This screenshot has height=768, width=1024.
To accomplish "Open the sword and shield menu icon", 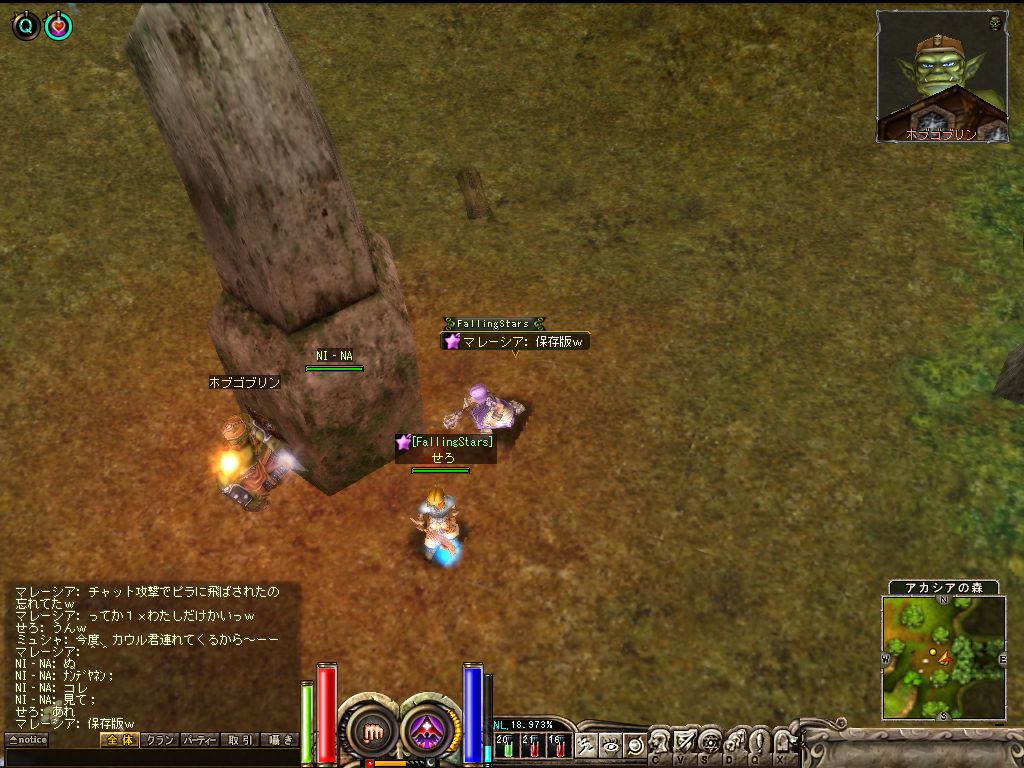I will point(685,742).
